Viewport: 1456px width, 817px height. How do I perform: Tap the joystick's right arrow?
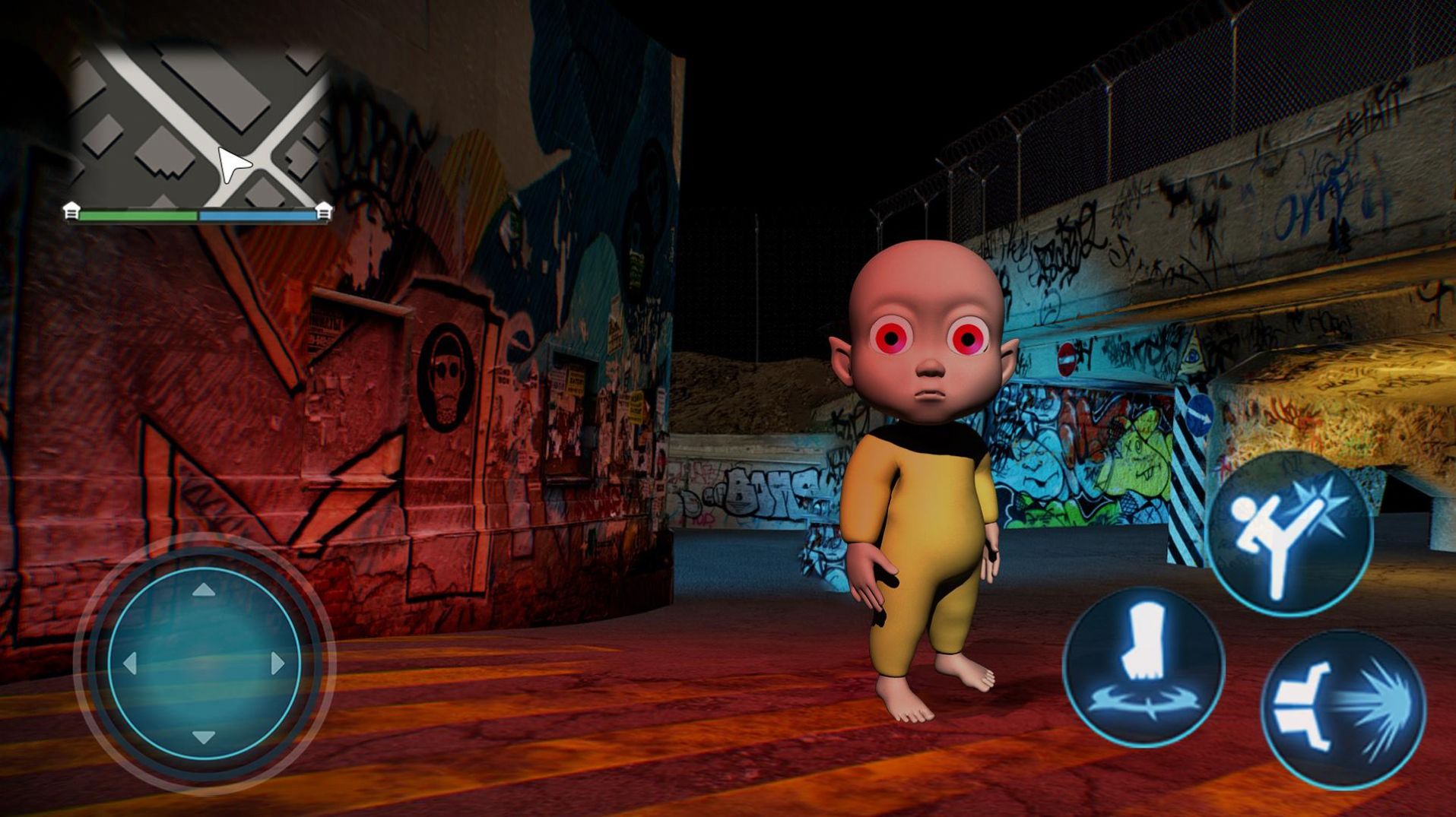coord(278,663)
